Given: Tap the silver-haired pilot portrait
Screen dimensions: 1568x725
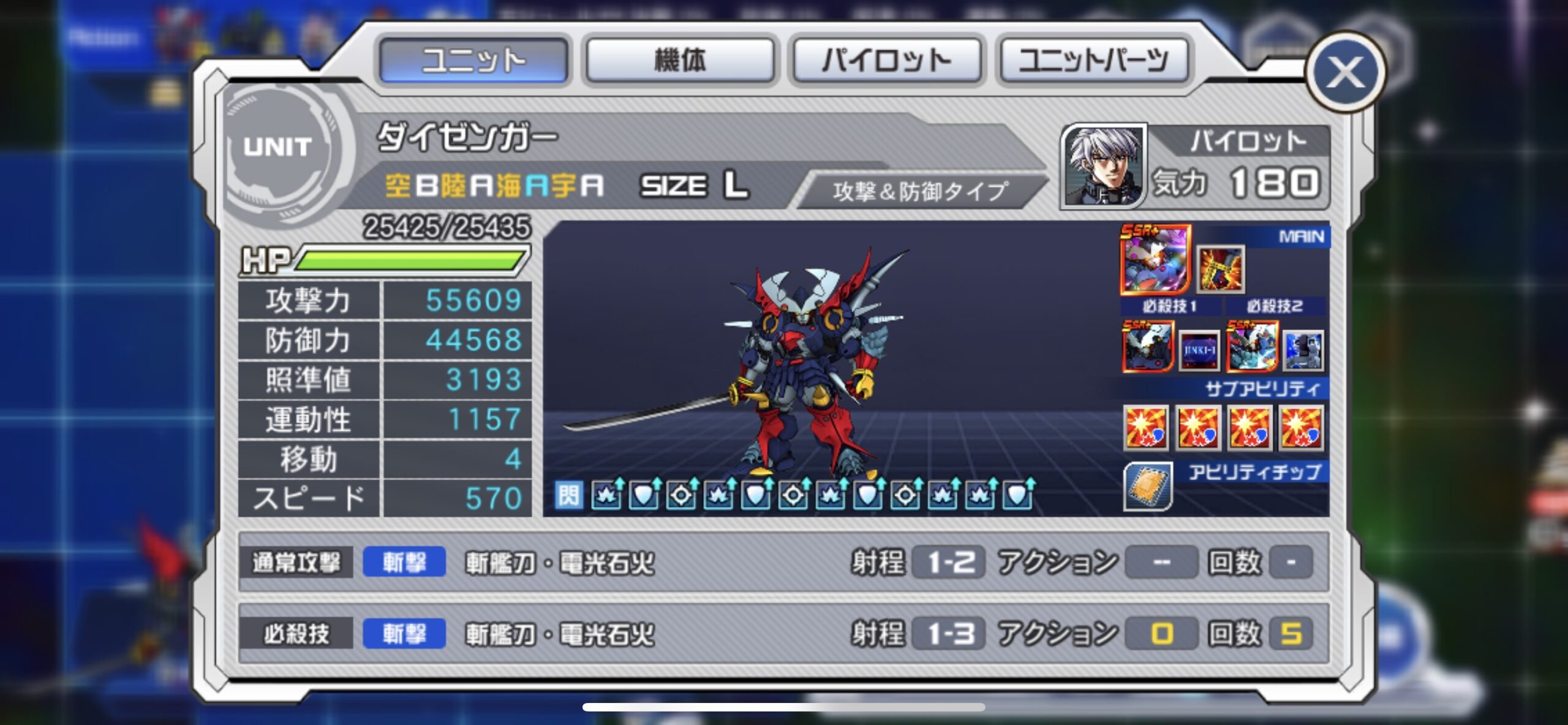Looking at the screenshot, I should (1103, 165).
